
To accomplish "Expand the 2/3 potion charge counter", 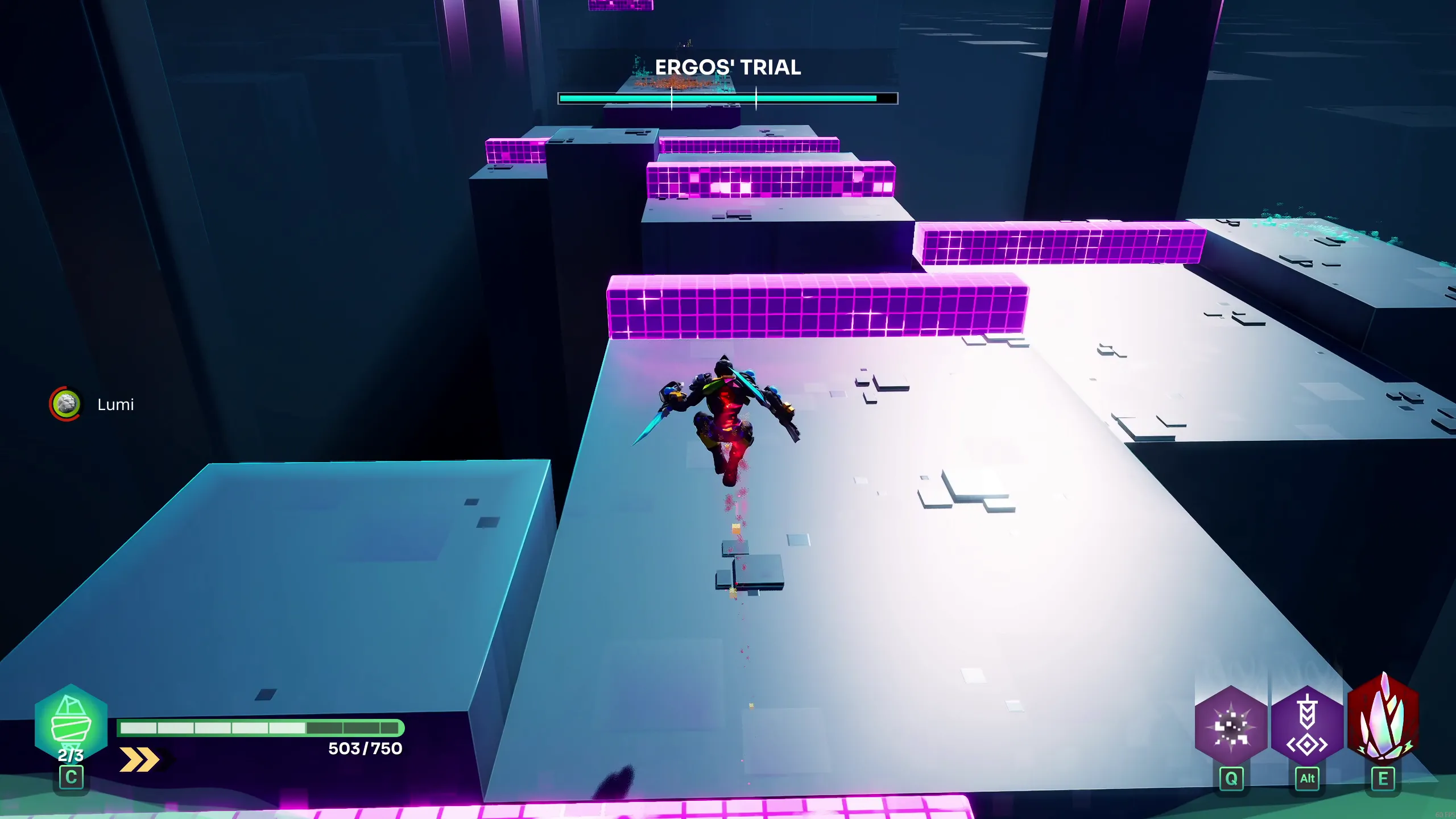I will point(71,756).
